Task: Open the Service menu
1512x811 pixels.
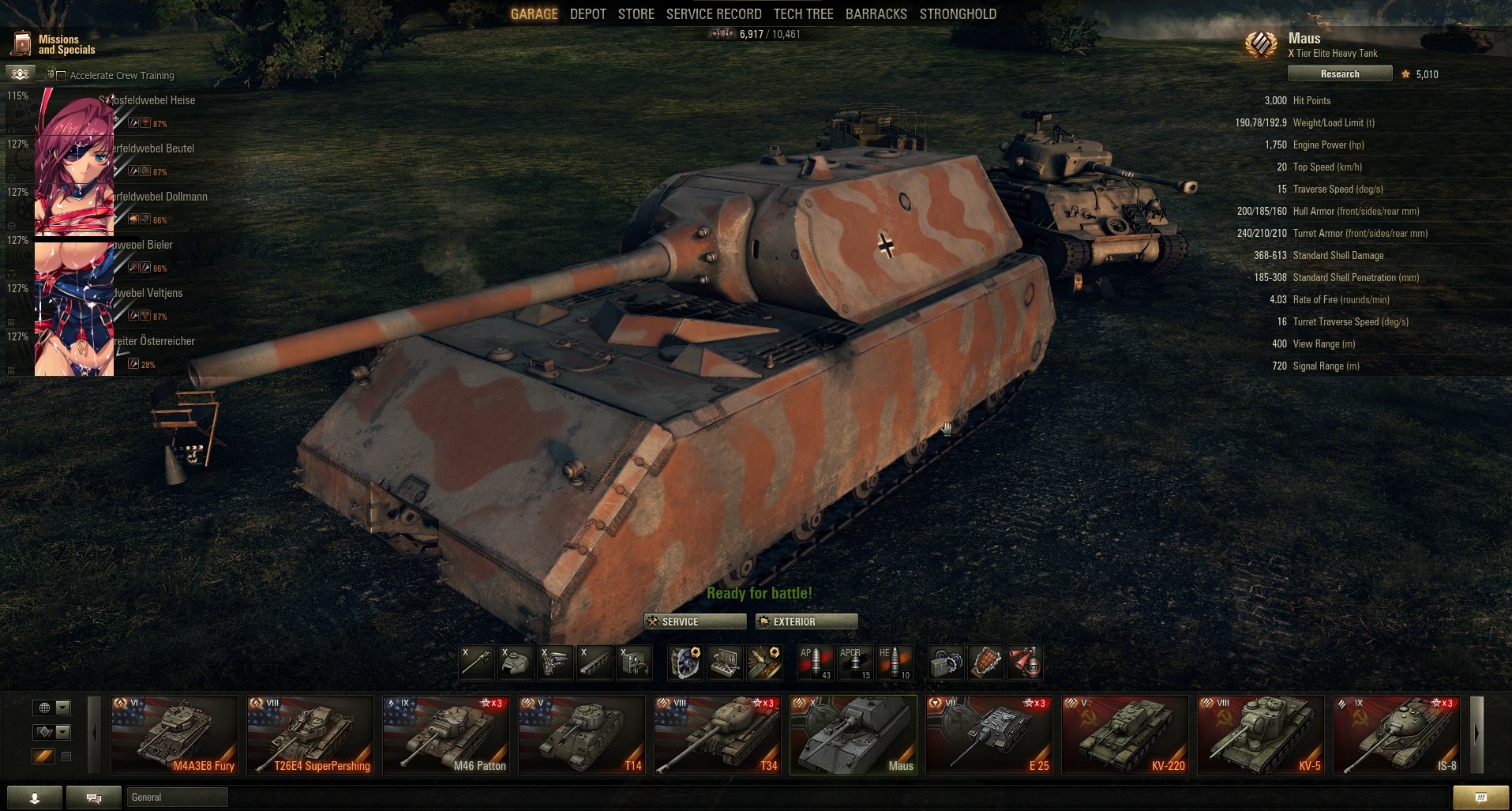Action: 694,621
